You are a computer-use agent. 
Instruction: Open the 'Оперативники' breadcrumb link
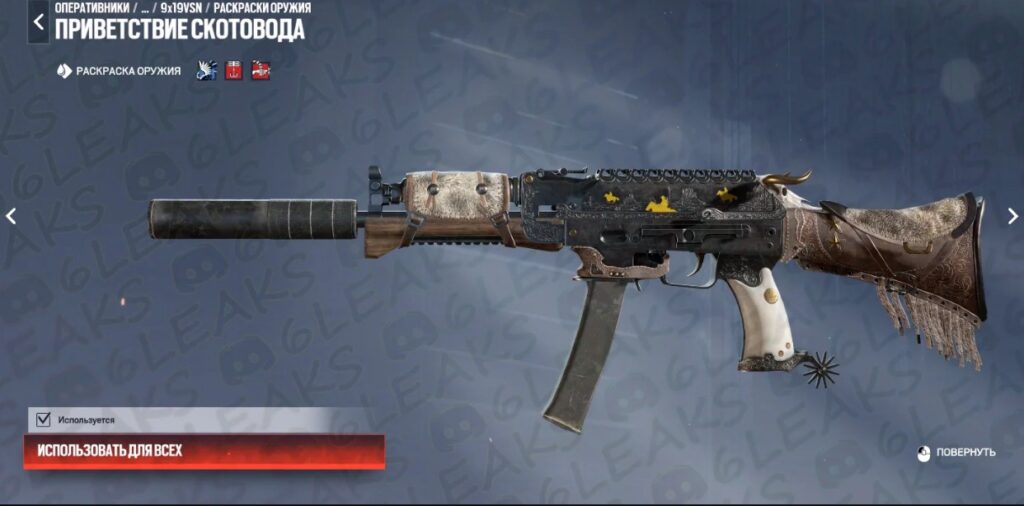pyautogui.click(x=91, y=8)
